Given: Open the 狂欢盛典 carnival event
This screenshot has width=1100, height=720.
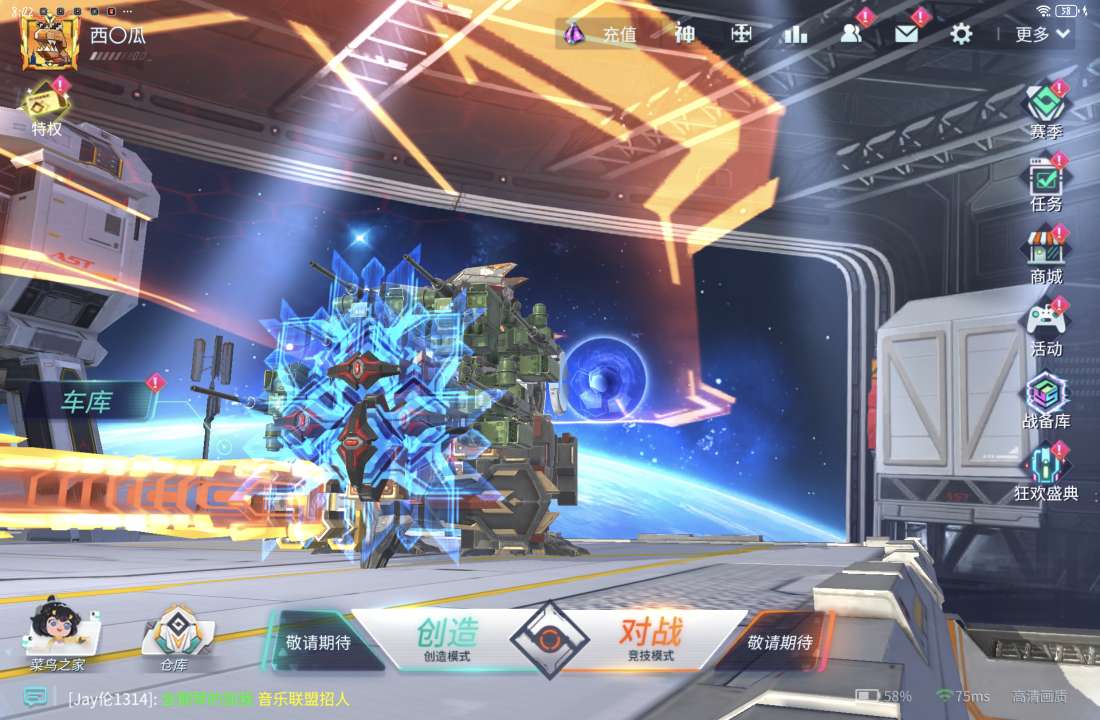Looking at the screenshot, I should point(1046,475).
